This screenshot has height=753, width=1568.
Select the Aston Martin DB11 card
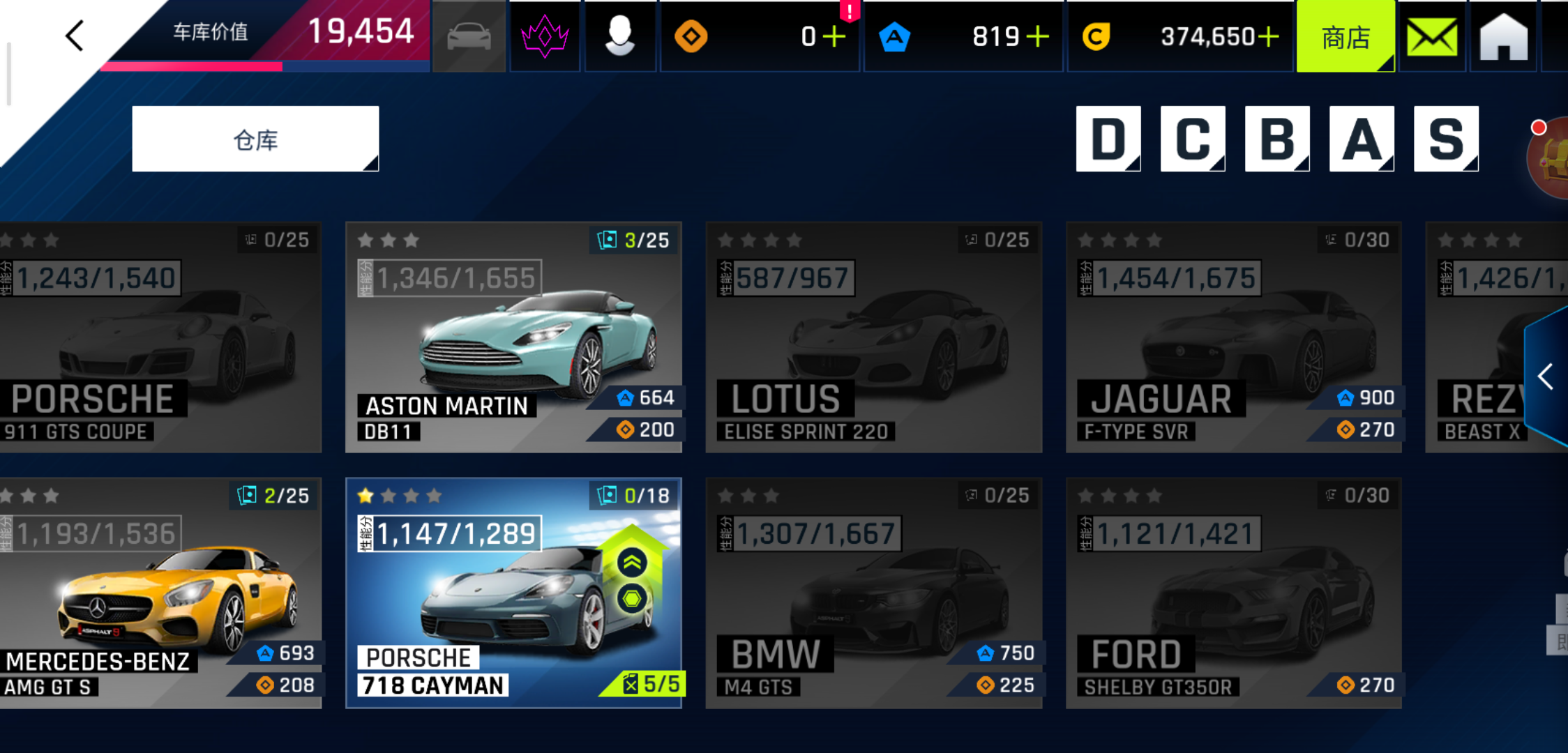[513, 337]
